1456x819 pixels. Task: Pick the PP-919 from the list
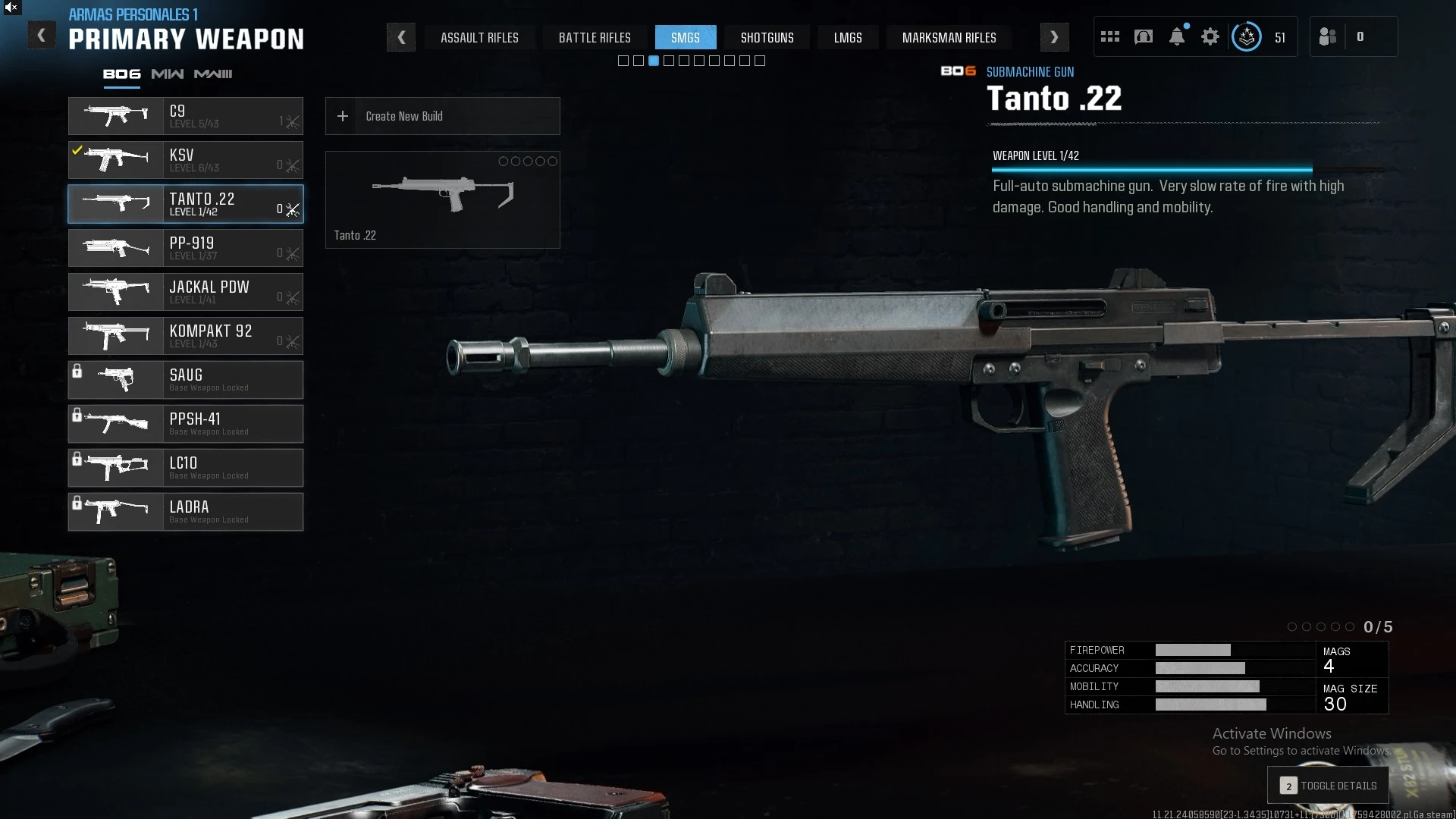coord(186,248)
